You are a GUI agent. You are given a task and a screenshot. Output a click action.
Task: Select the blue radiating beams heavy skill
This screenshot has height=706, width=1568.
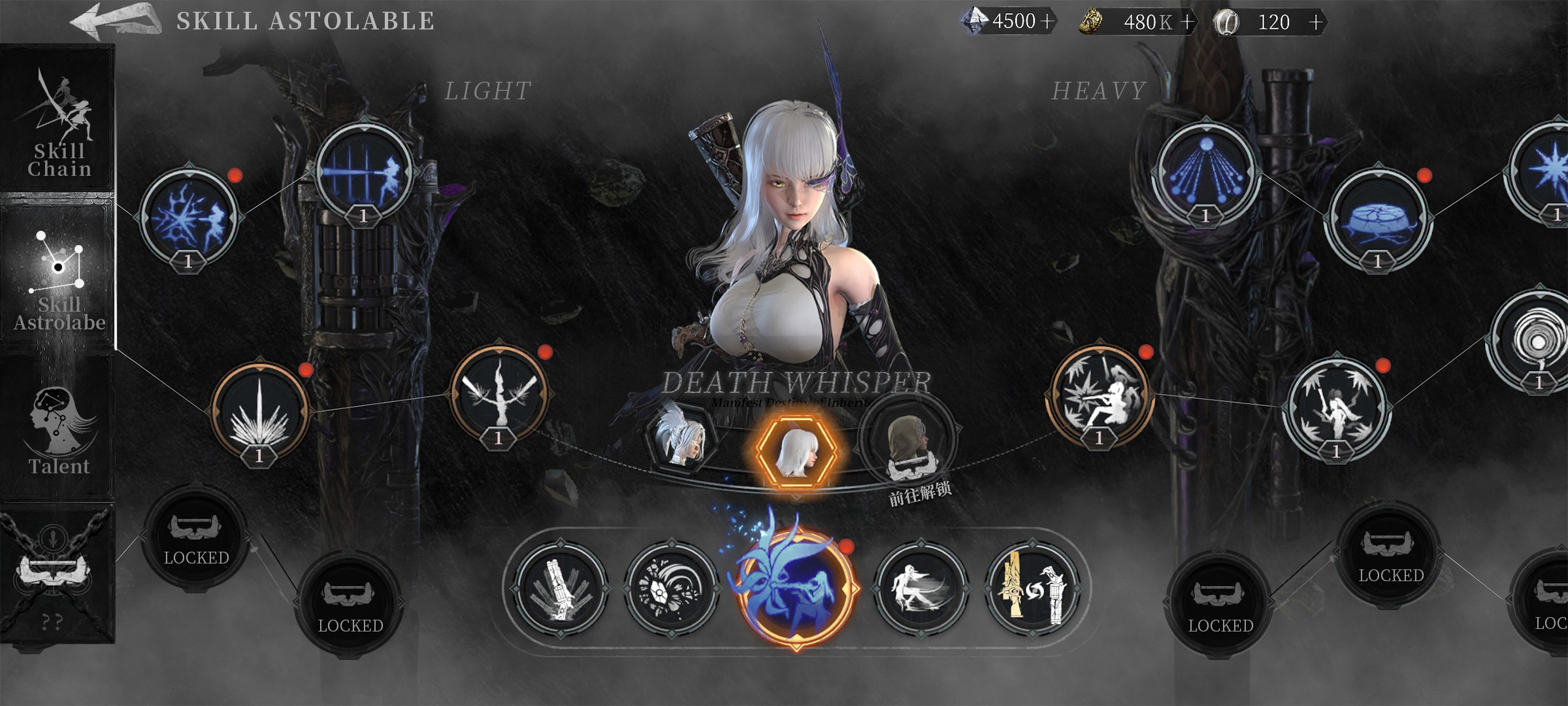pos(1206,171)
